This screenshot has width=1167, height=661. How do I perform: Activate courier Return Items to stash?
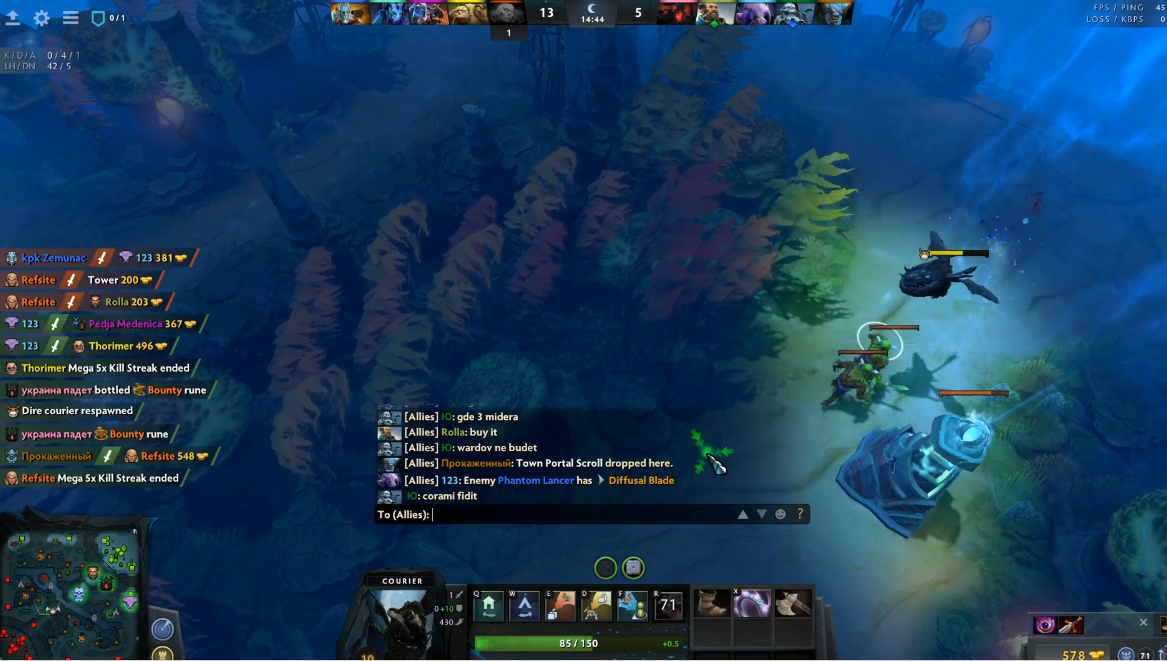(560, 605)
